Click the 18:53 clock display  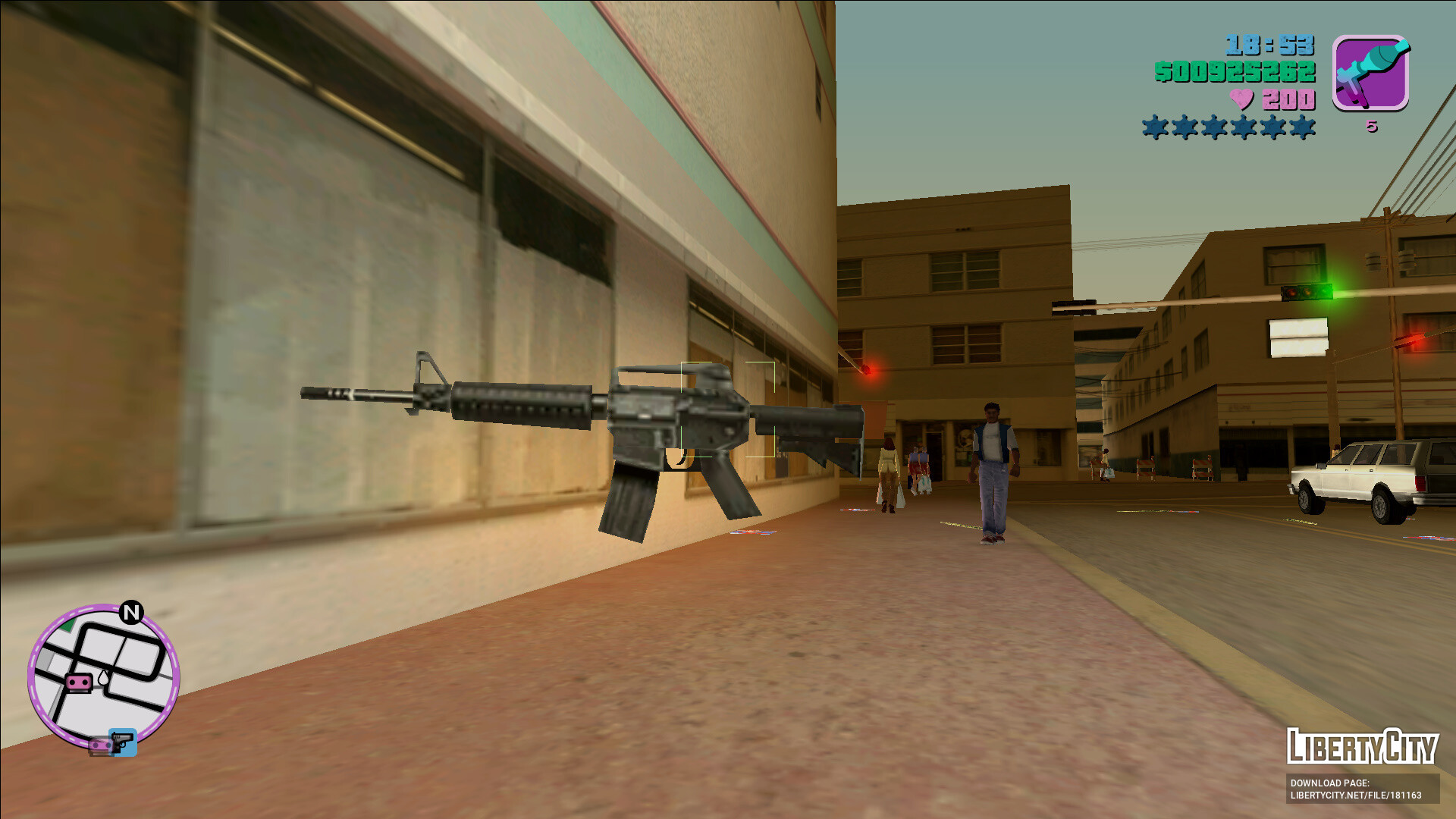(1269, 44)
